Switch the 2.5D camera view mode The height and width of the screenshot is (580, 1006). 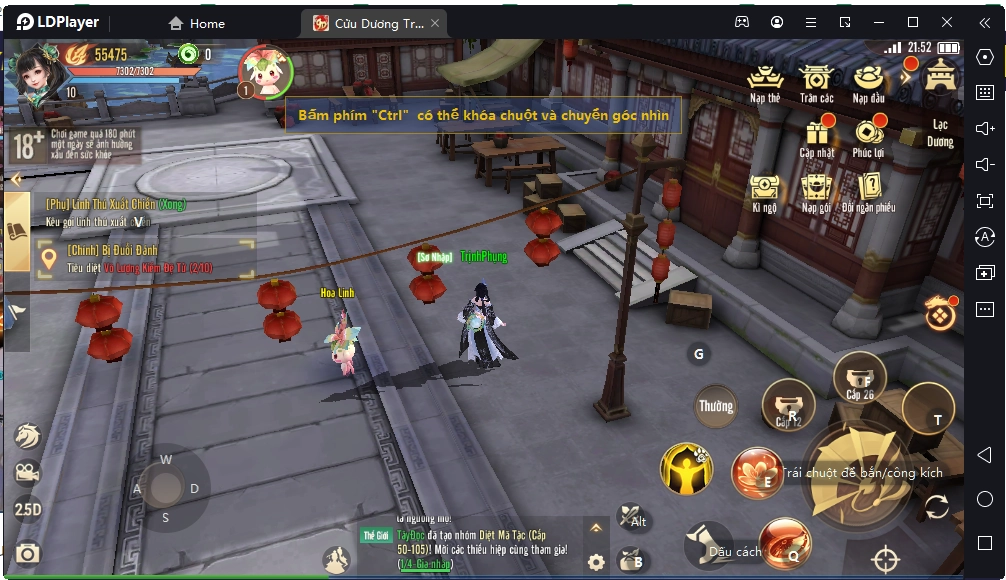[28, 509]
